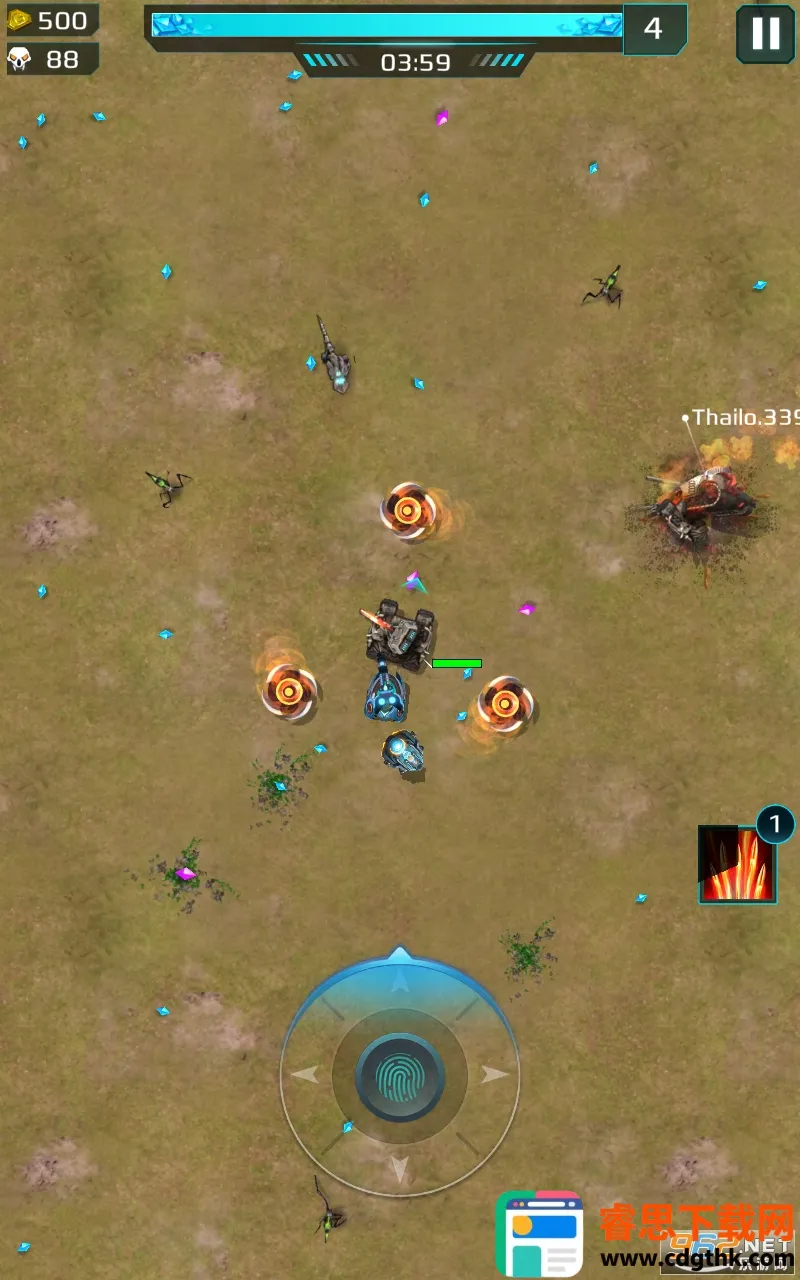Tap the fingerprint joystick center
The image size is (800, 1280).
[400, 1076]
